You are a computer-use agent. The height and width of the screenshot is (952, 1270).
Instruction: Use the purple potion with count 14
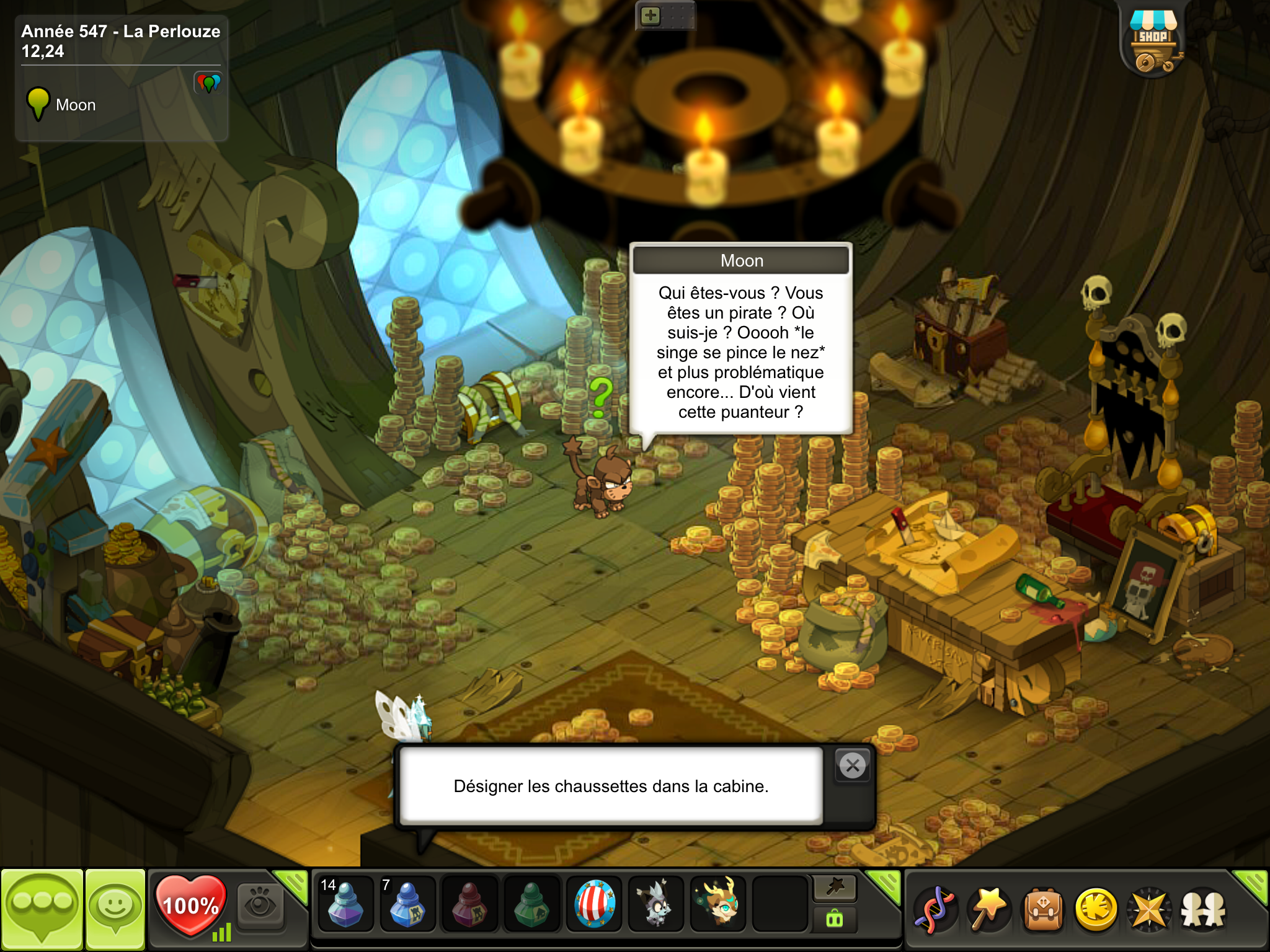tap(345, 904)
